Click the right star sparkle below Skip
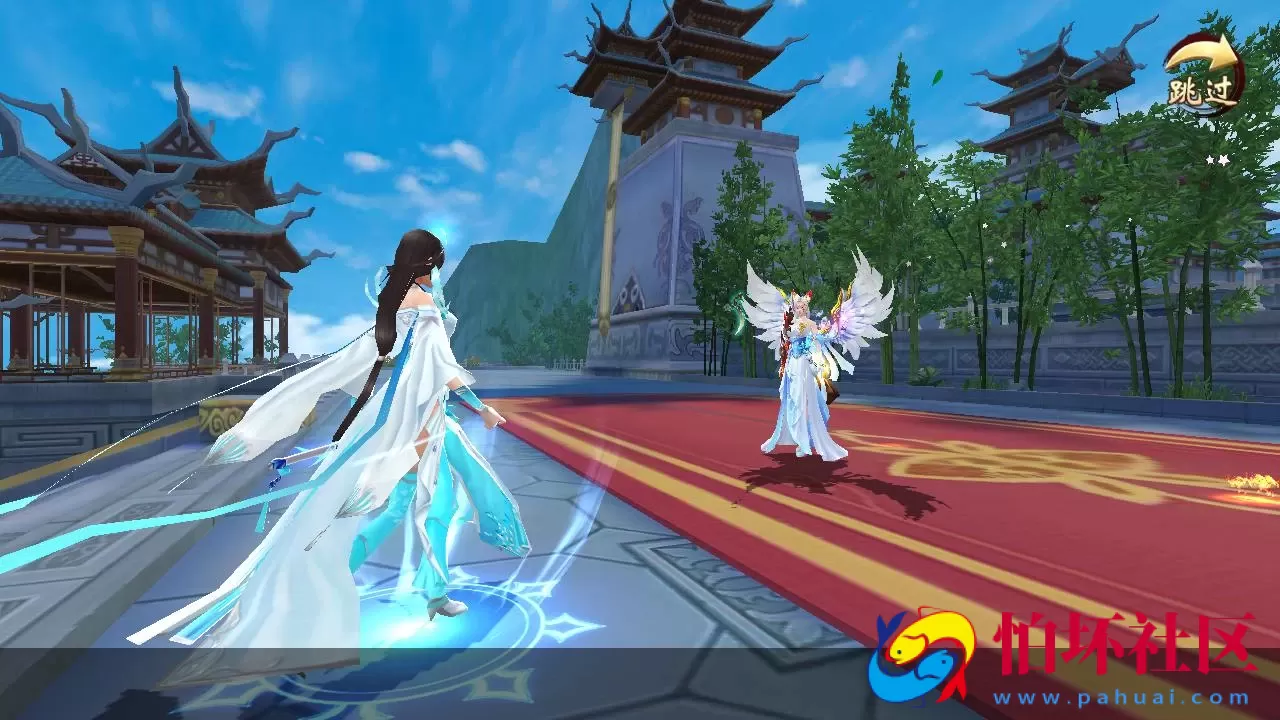 click(x=1223, y=160)
